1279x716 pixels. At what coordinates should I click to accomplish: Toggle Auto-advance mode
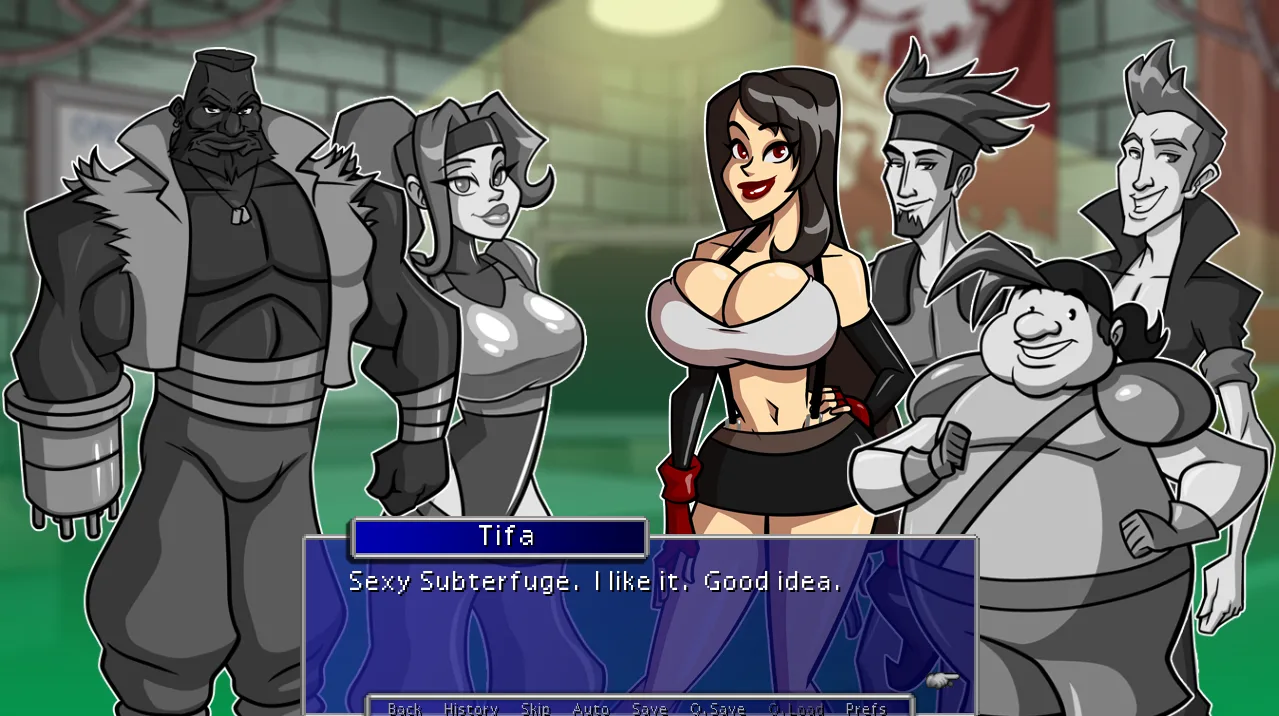coord(590,708)
